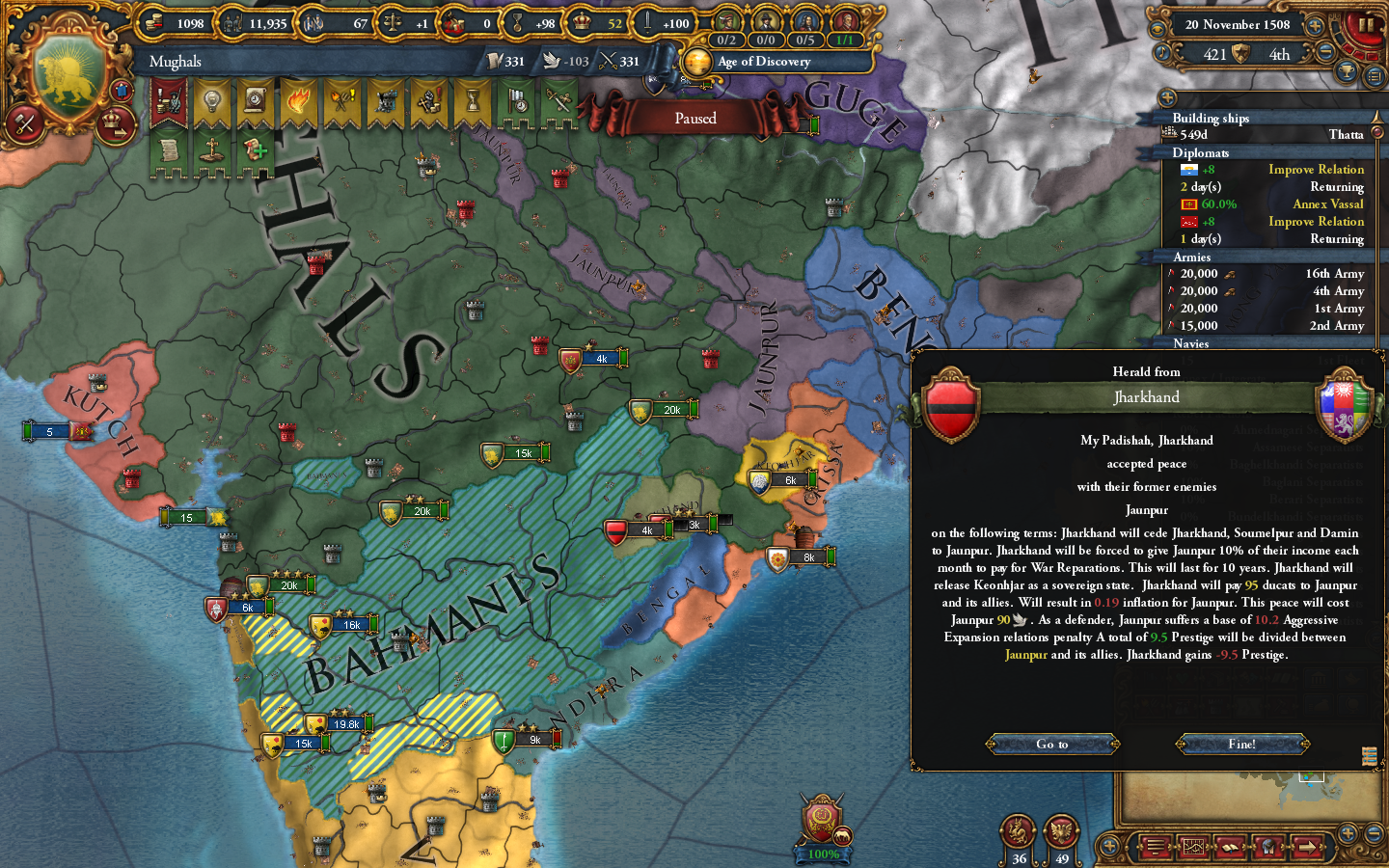Click the lightbulb idea alert banner
Screen dimensions: 1389x868
point(212,99)
